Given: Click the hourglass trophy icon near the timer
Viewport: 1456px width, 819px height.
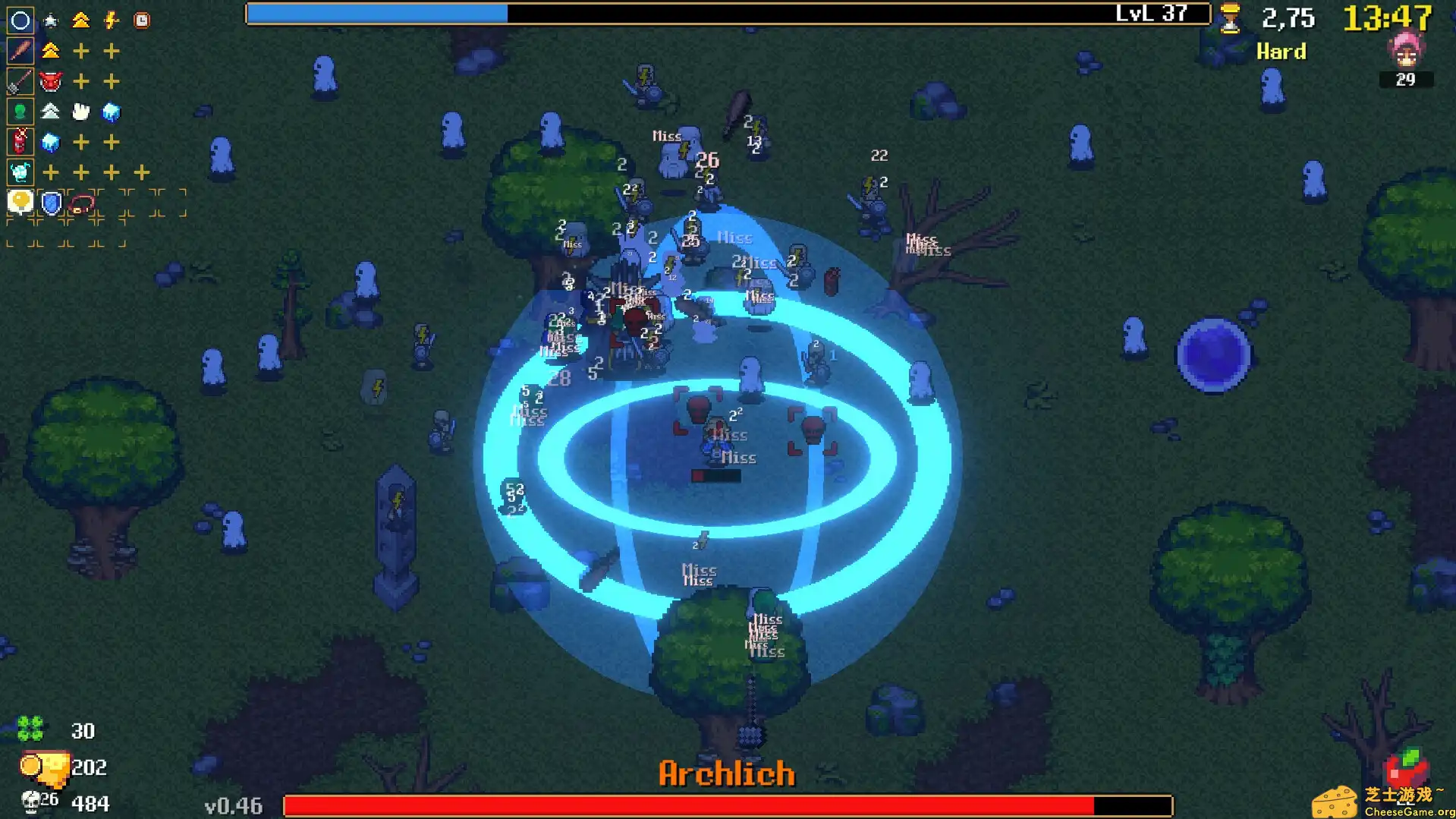Looking at the screenshot, I should pos(1231,17).
